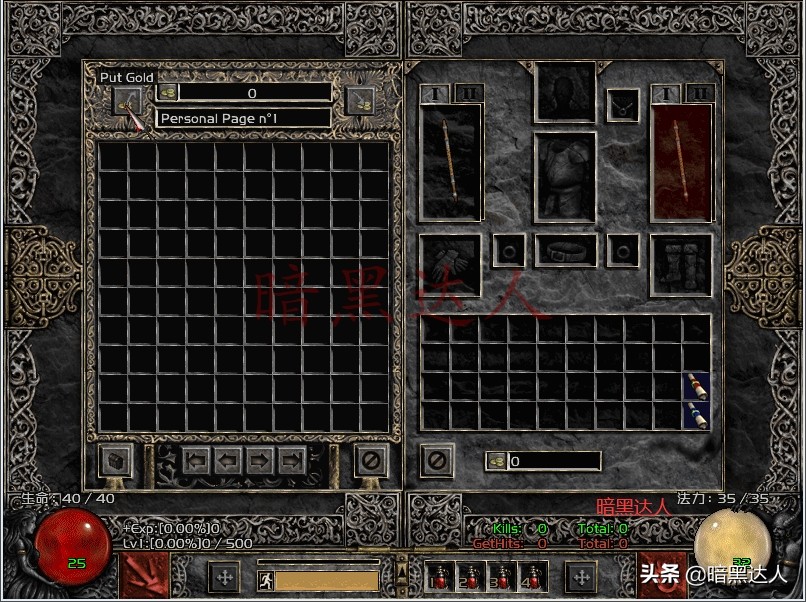Pick the blue-banded scroll in the inventory
Viewport: 806px width, 602px height.
[697, 415]
